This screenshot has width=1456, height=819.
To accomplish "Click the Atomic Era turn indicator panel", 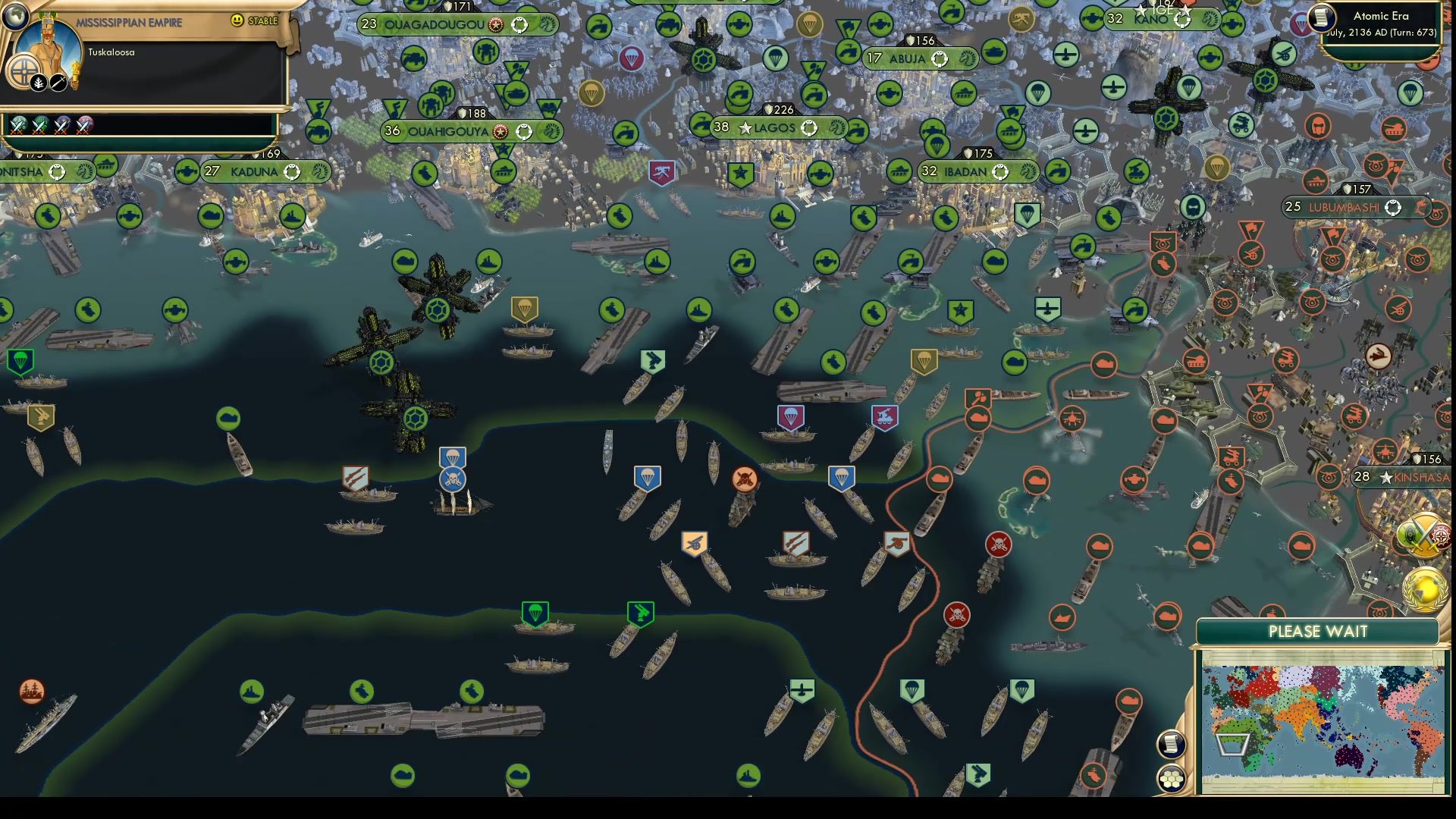I will point(1382,23).
